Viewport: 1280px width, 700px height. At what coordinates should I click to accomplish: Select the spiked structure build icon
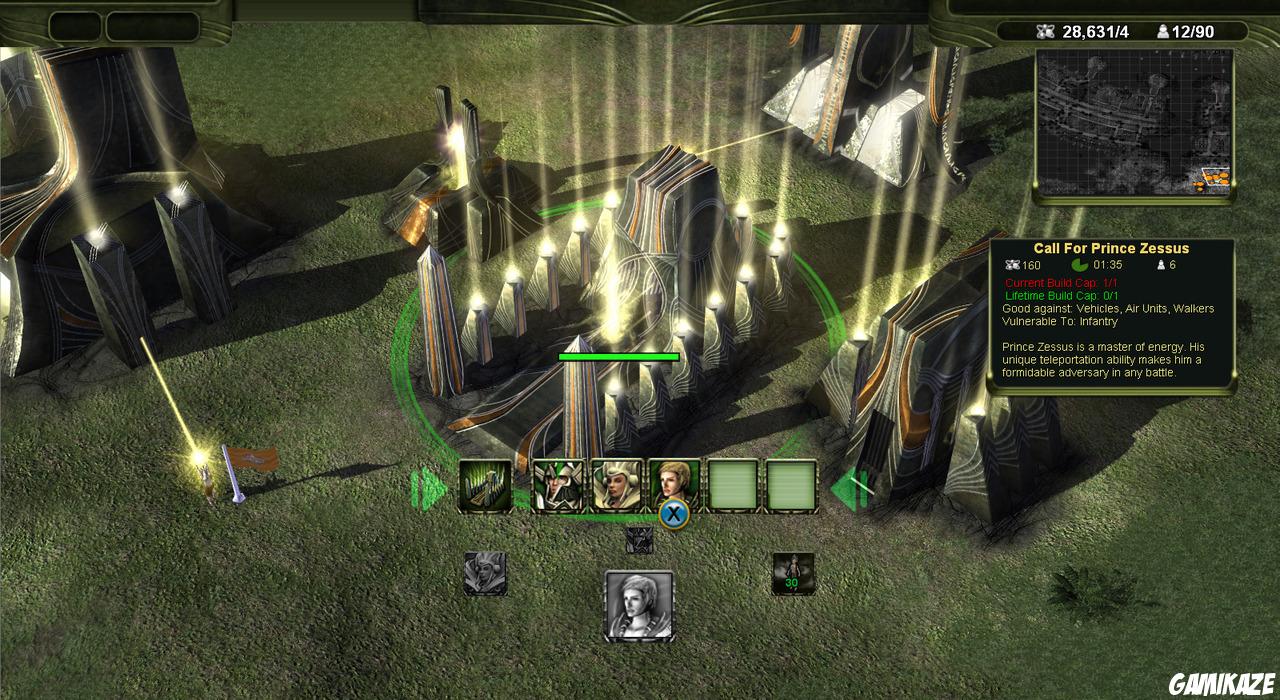pos(485,486)
